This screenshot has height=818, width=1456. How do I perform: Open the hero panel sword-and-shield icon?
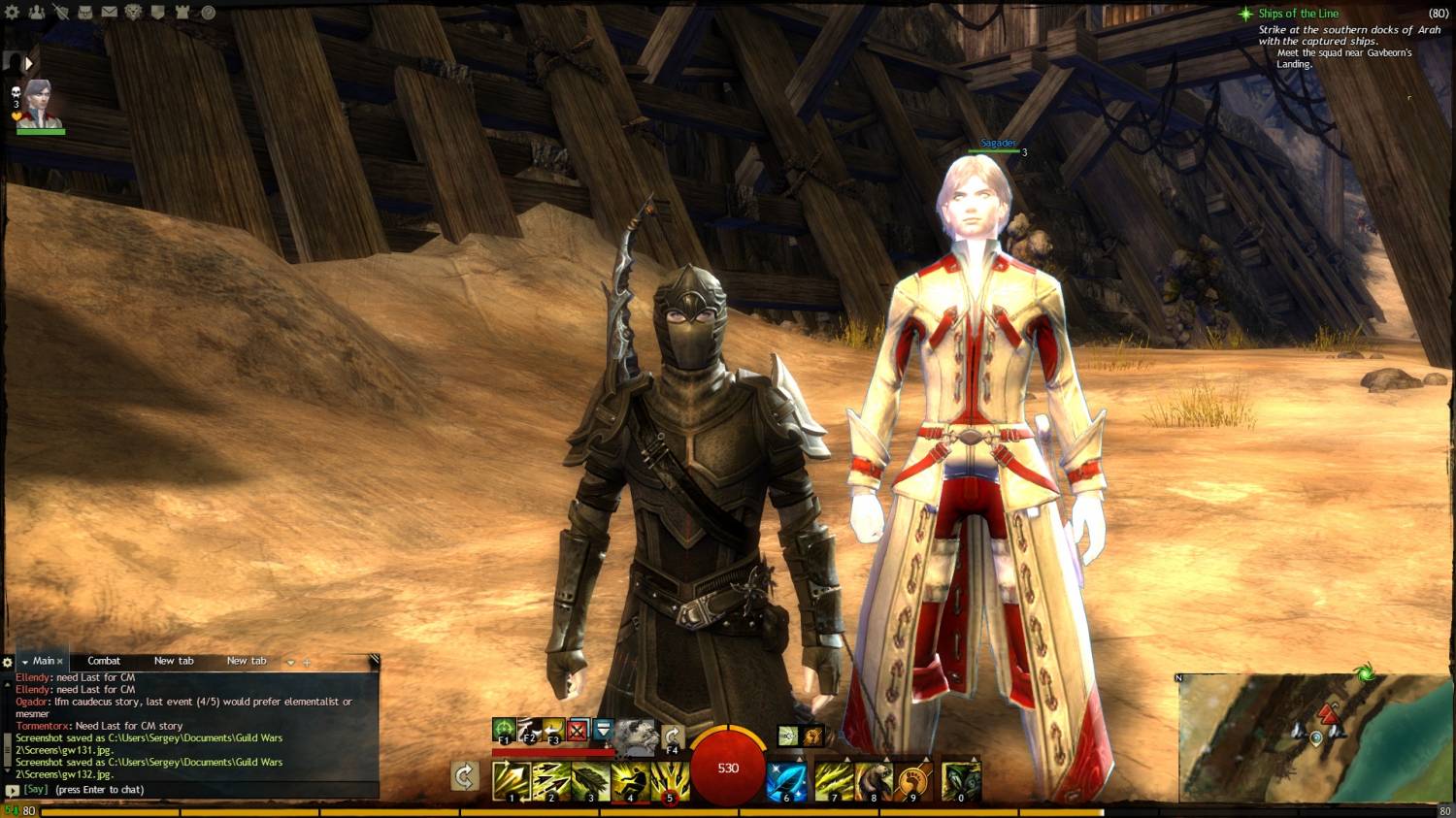61,13
